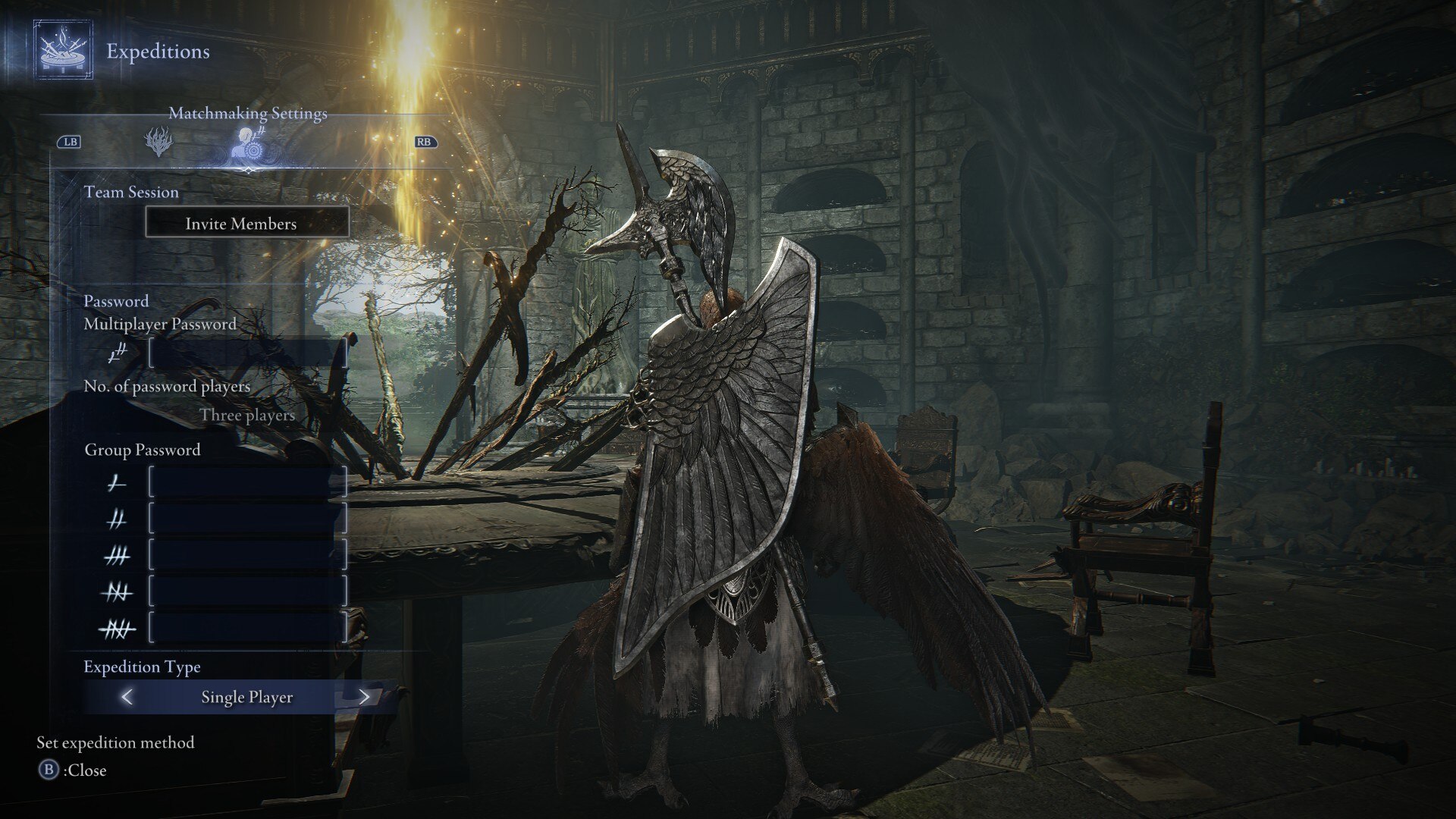Select the second Group Password field
Screen dimensions: 1456x819
click(247, 519)
